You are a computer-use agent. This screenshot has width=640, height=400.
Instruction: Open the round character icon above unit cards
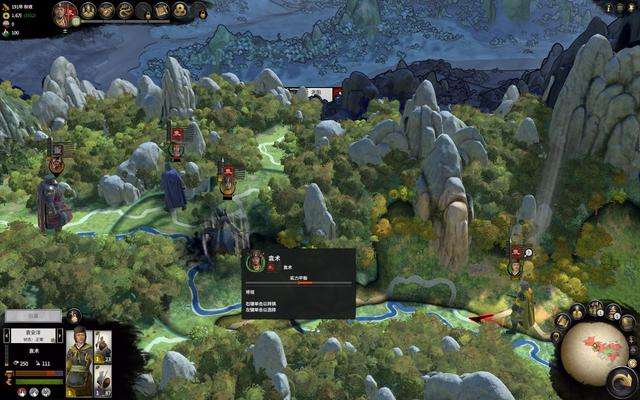pos(74,317)
